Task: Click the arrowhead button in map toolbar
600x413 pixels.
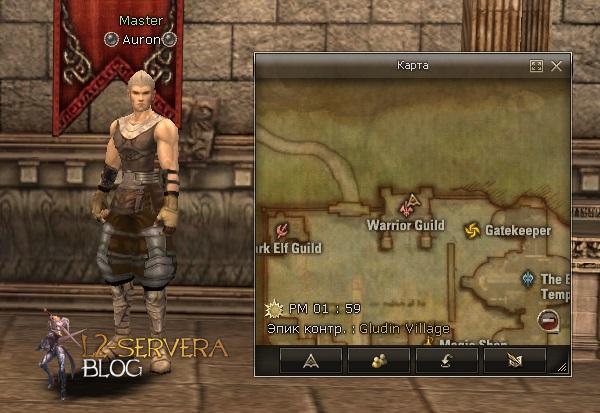Action: (310, 360)
